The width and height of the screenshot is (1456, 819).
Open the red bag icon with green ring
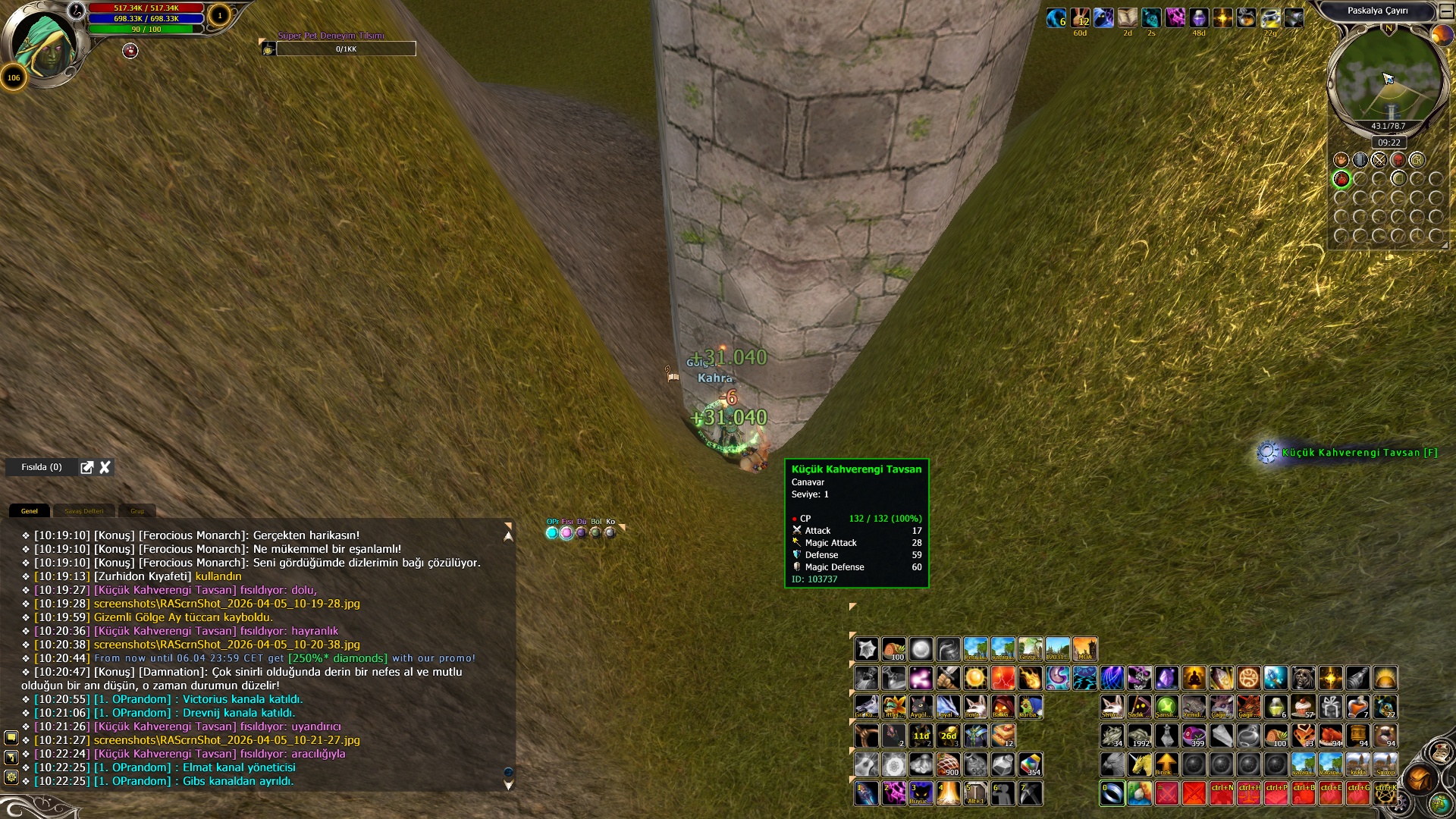coord(1341,179)
